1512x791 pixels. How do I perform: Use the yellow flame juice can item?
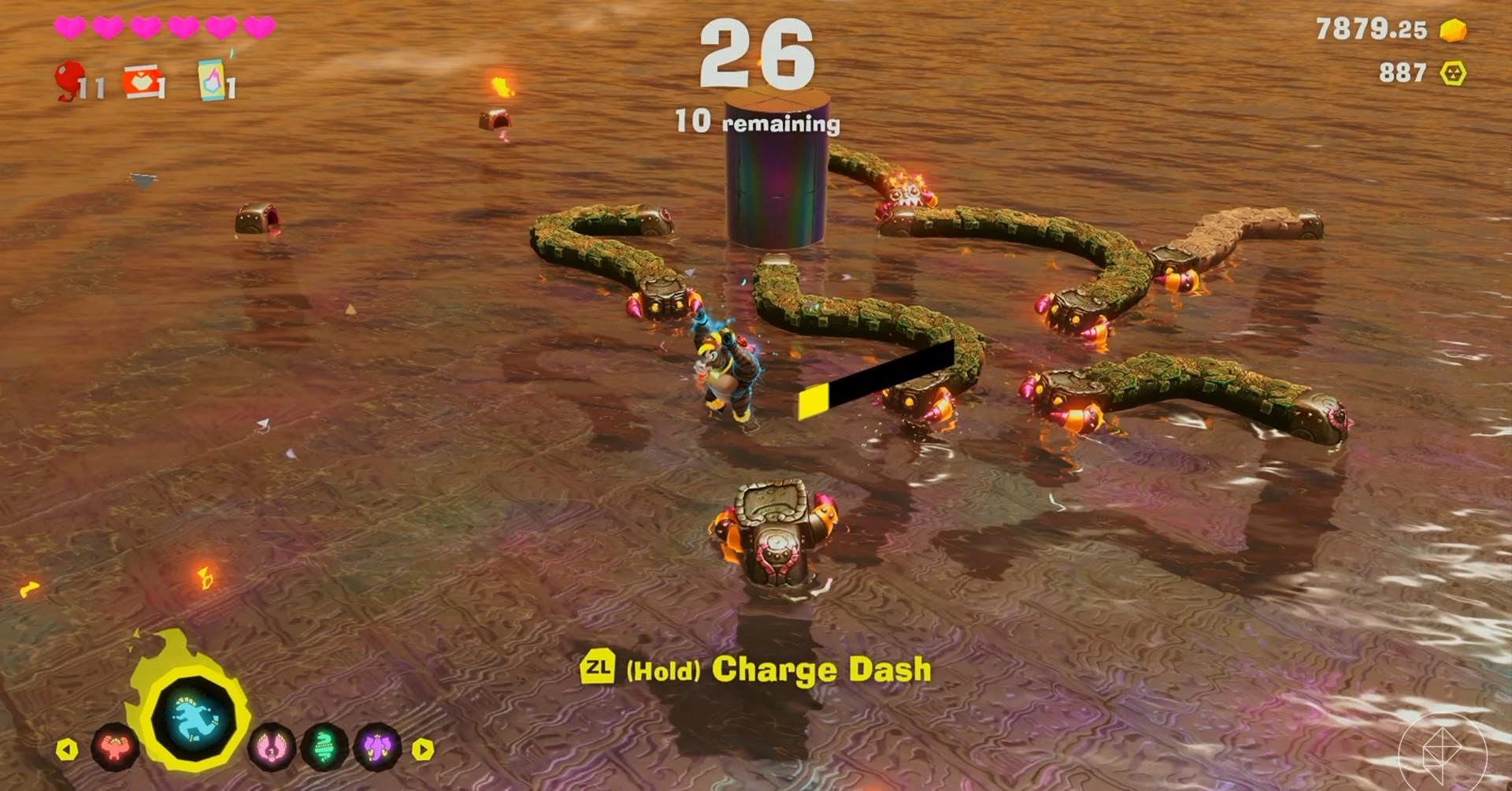click(x=213, y=80)
